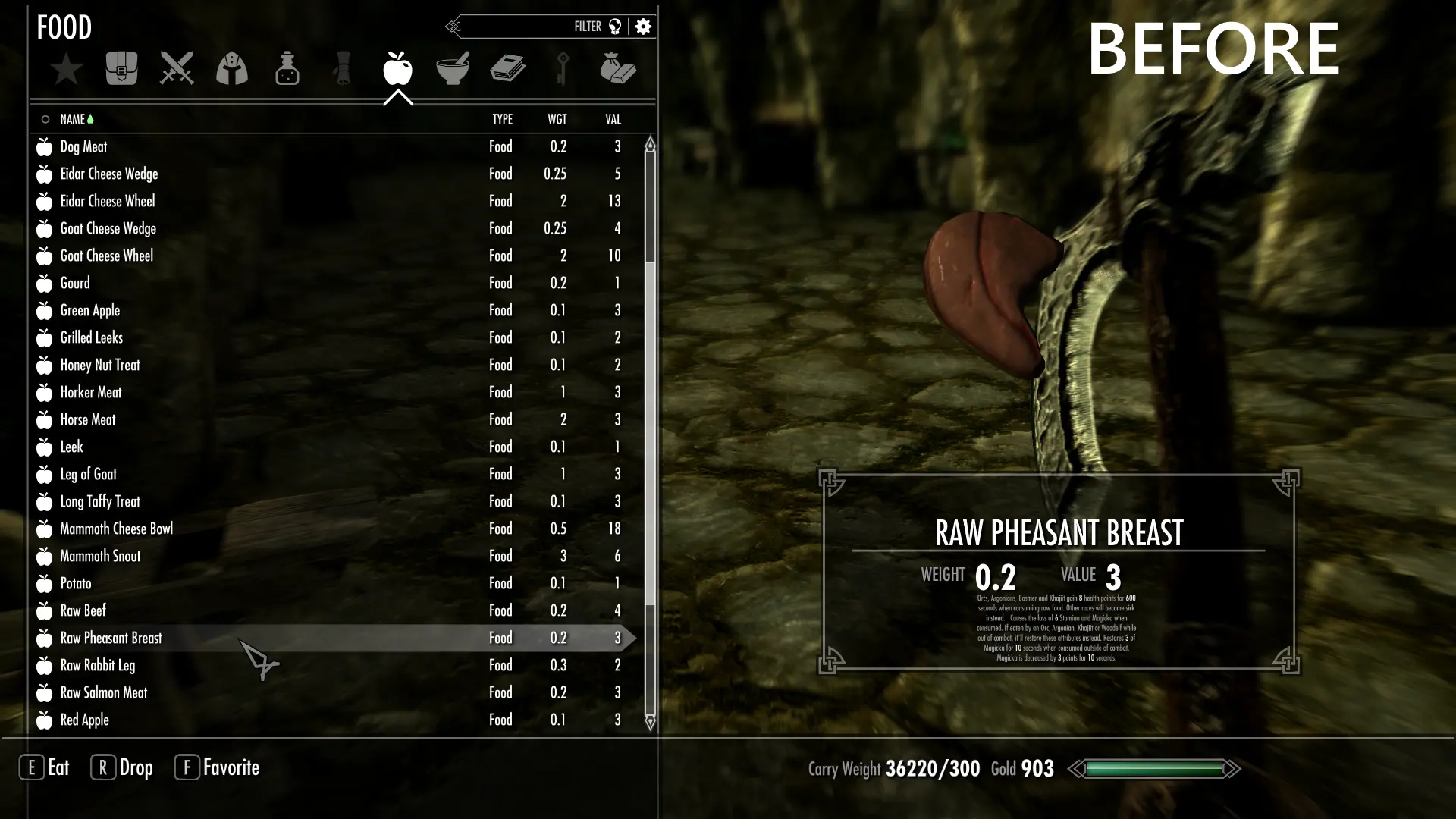Viewport: 1456px width, 819px height.
Task: Collapse the filter bar with the double arrow
Action: (453, 27)
